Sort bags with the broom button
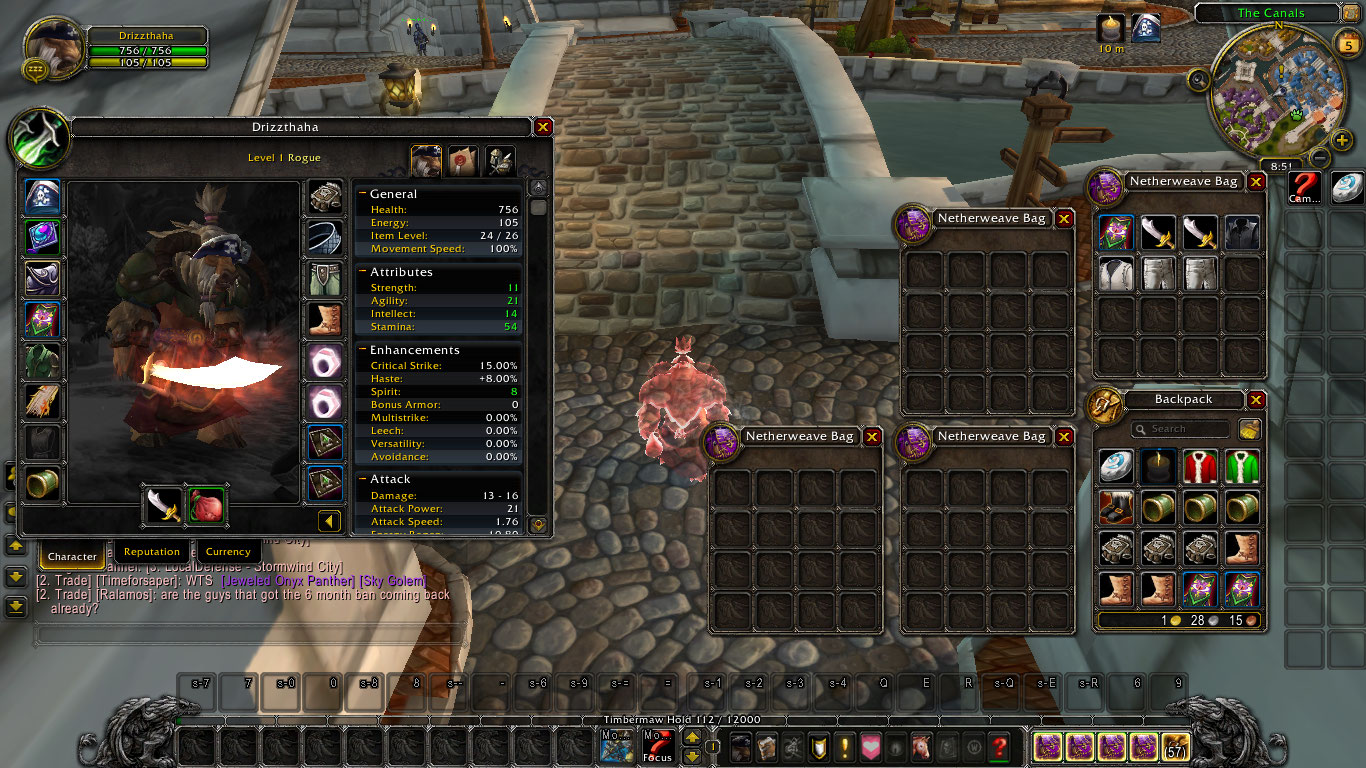 [1249, 429]
